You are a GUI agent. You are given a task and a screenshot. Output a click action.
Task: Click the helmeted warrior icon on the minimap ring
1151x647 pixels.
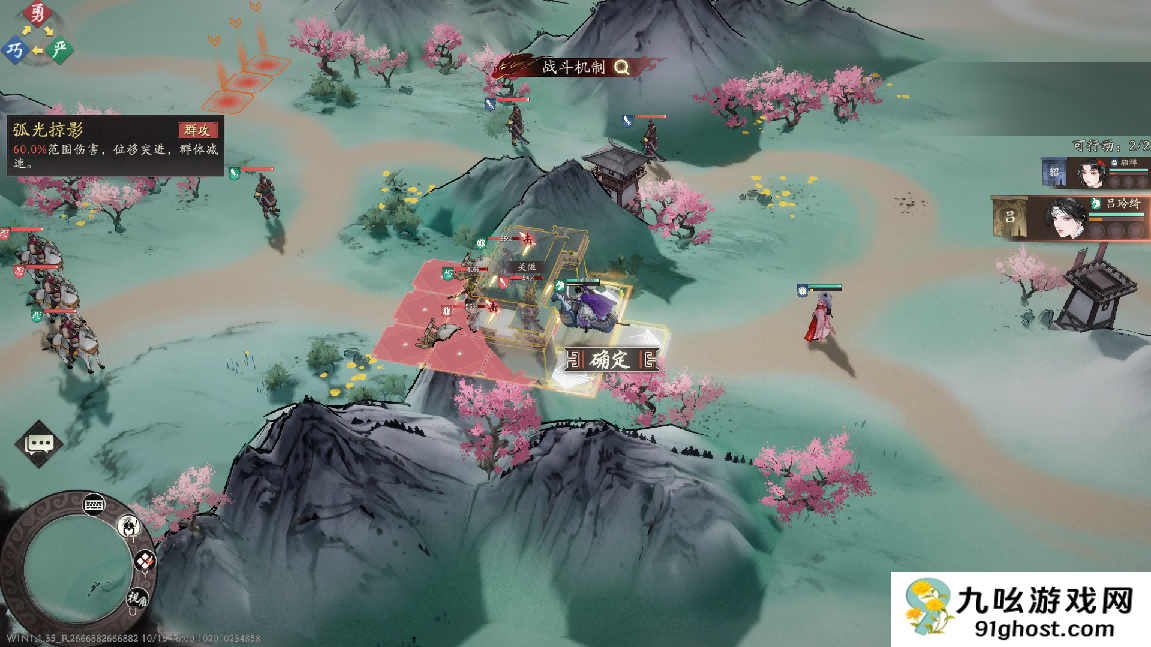[x=129, y=525]
